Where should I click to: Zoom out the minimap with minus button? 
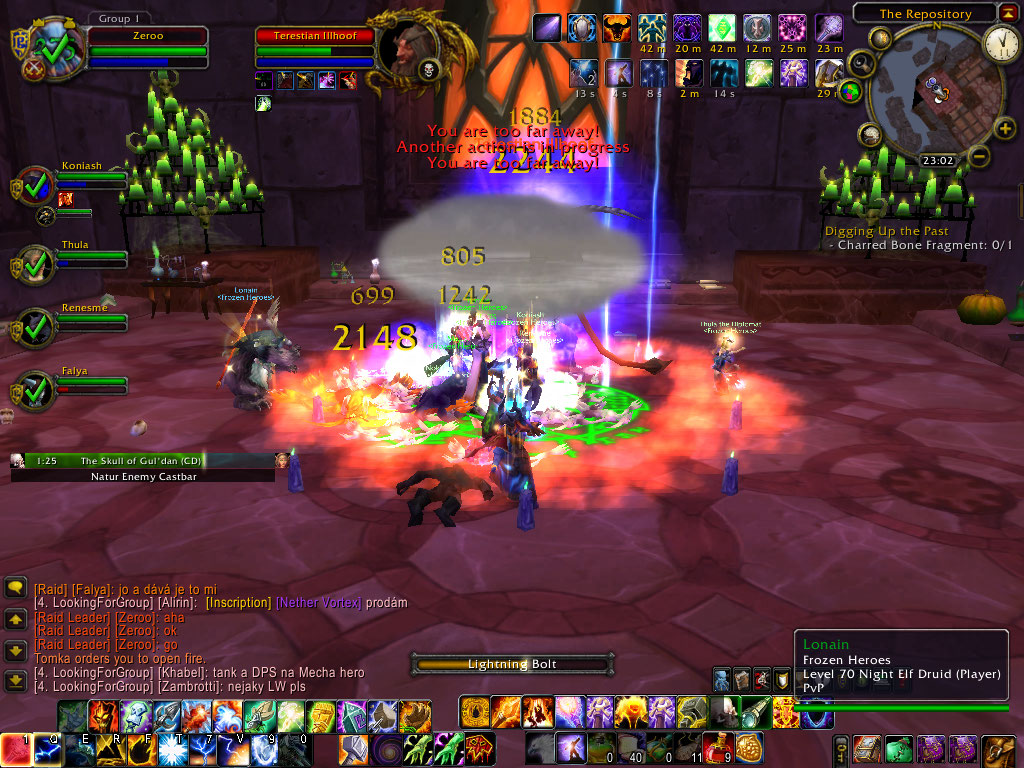click(980, 156)
